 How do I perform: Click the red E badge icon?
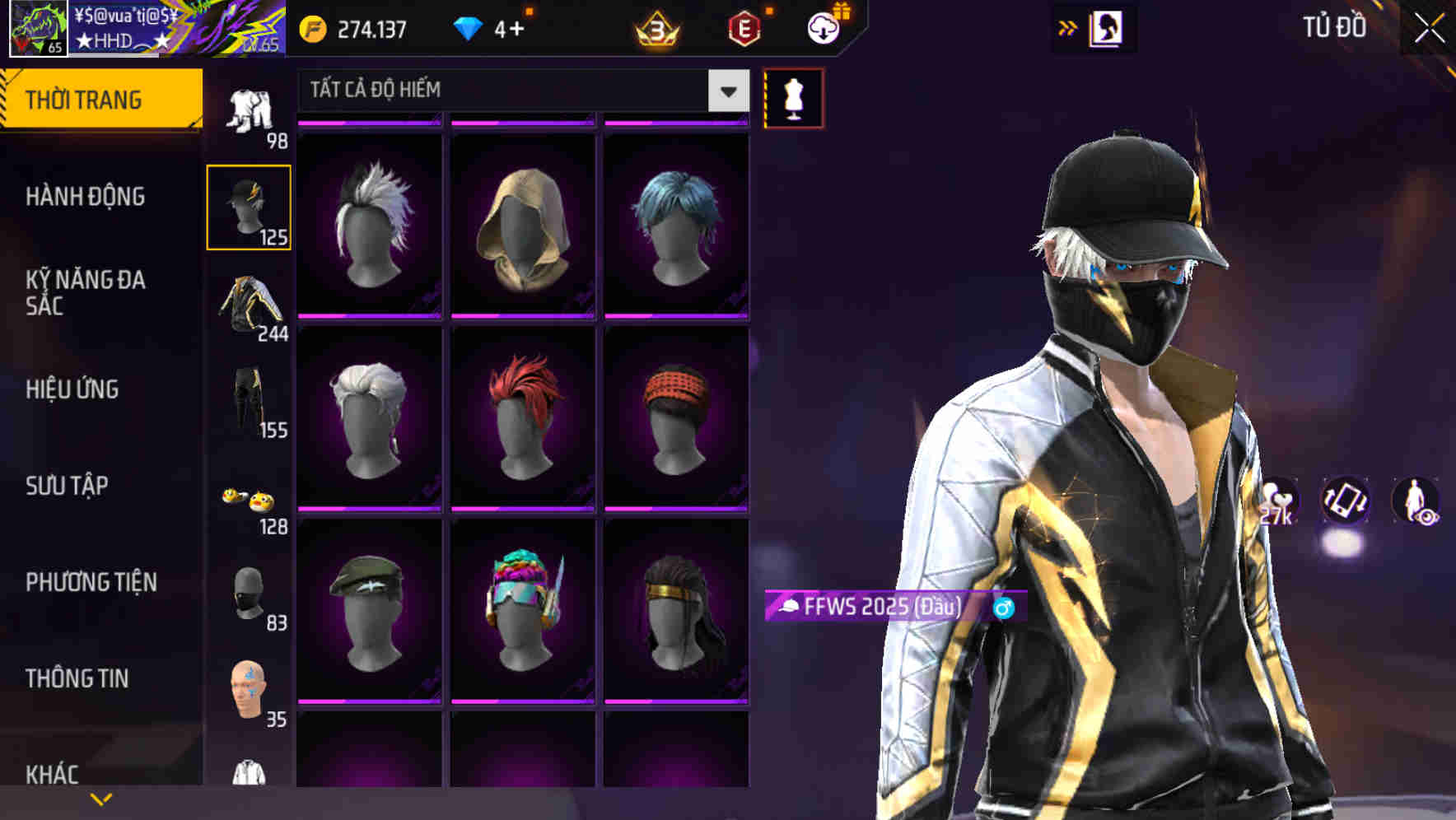[x=743, y=26]
